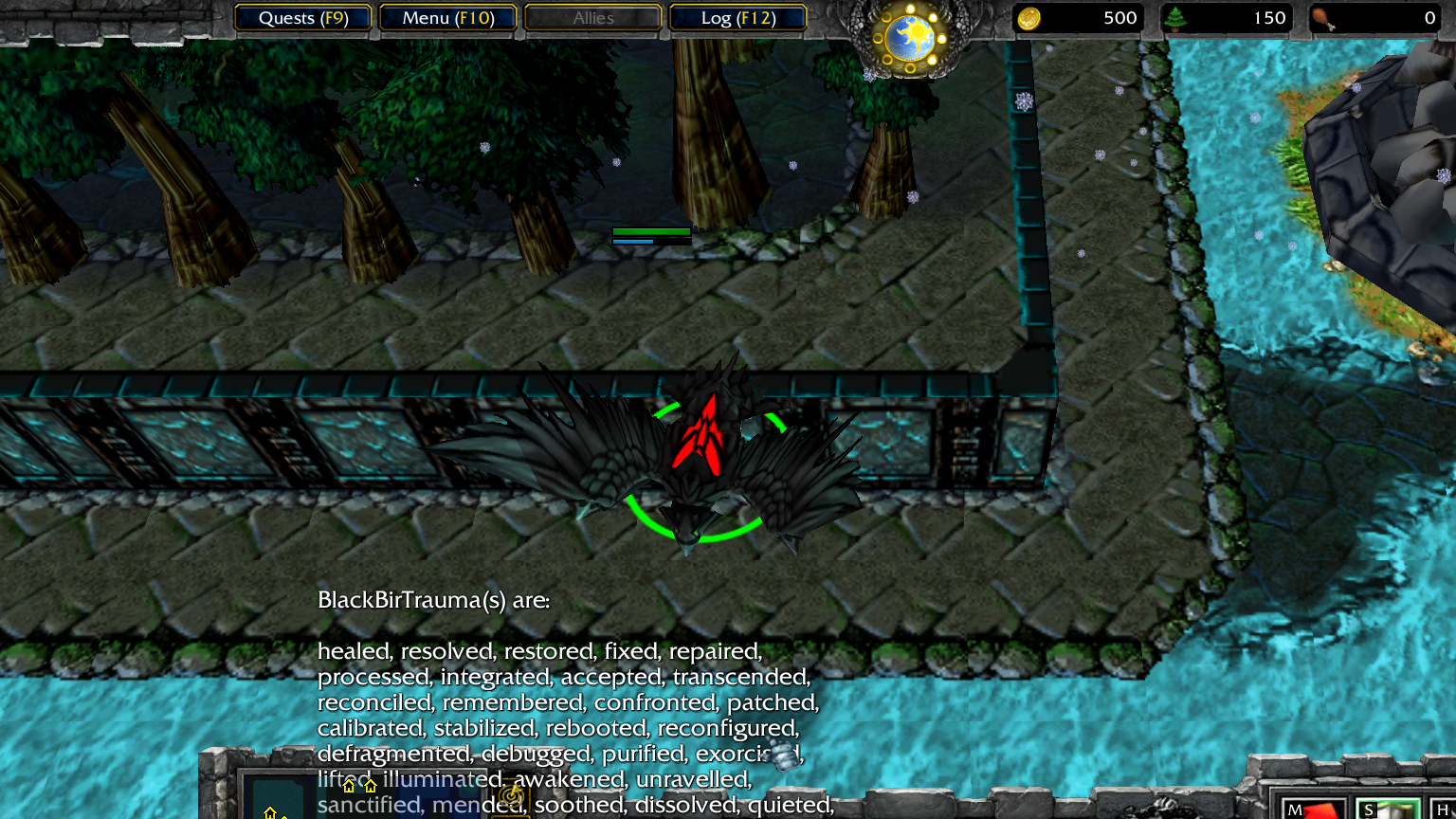Open the game Menu
1456x819 pixels.
pyautogui.click(x=448, y=18)
